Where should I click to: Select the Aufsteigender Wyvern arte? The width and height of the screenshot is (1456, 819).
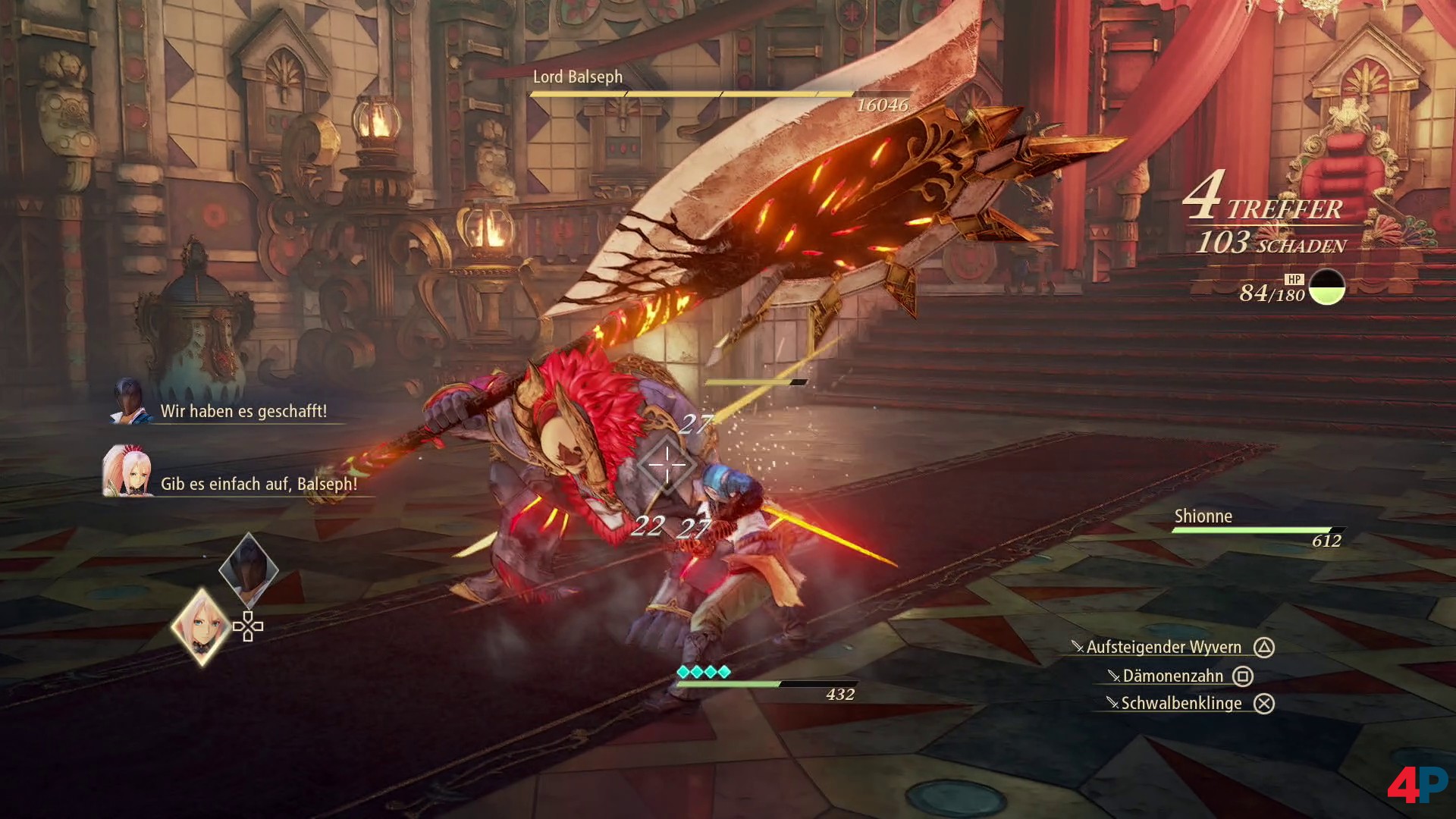click(1163, 647)
